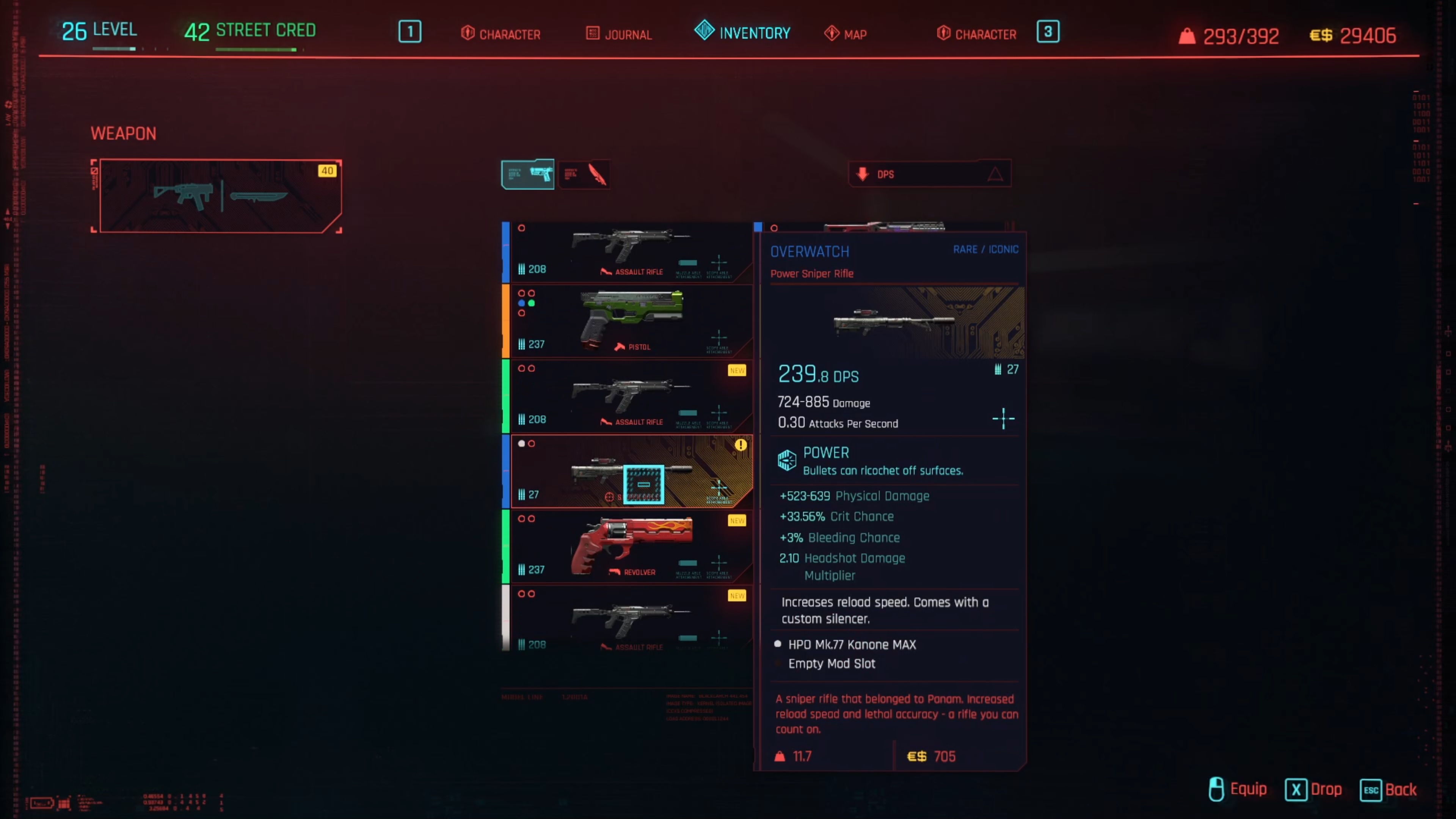Click the yellow exclamation badge on the sniper rifle

coord(742,445)
